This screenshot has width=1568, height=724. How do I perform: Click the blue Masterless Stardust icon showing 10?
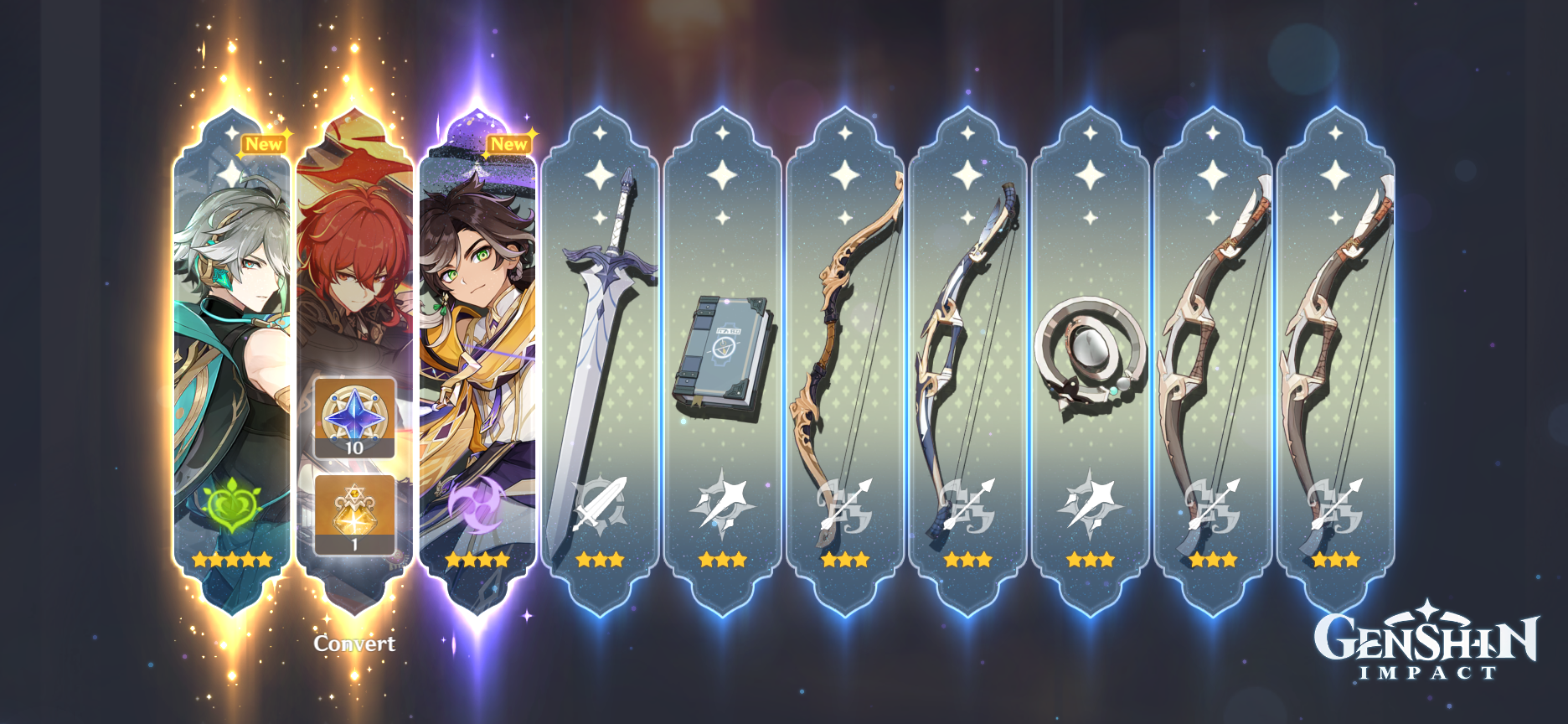coord(353,416)
